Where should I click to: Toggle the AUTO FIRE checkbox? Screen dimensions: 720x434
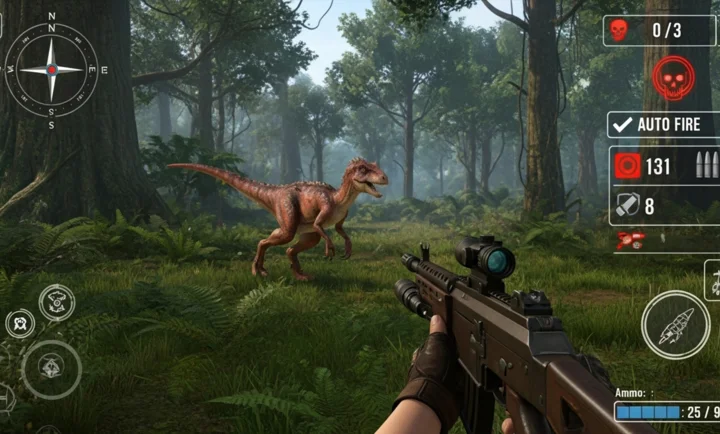[622, 125]
